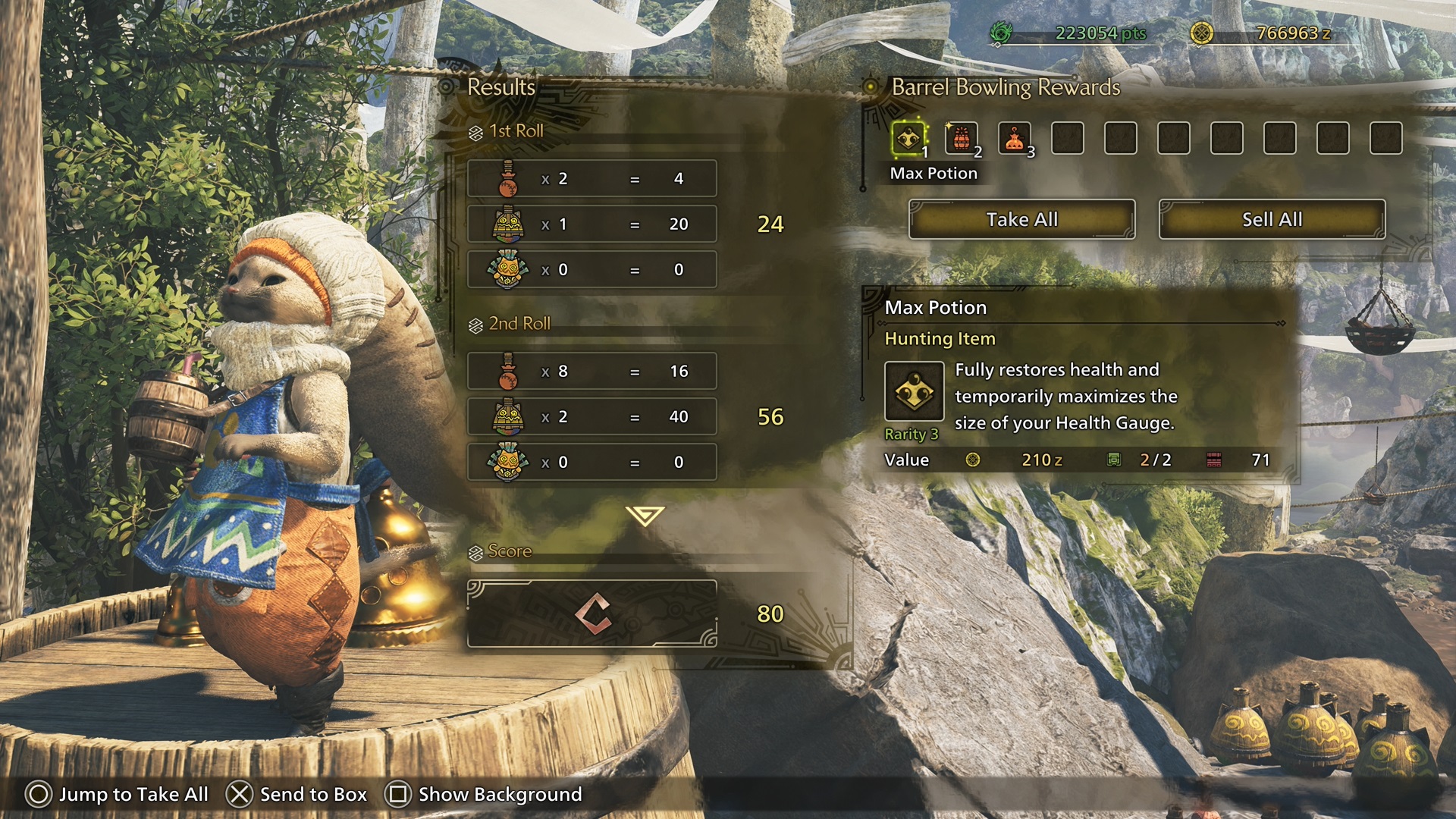Viewport: 1456px width, 819px height.
Task: Click the downward arrow below the 2nd Roll results
Action: pos(645,516)
